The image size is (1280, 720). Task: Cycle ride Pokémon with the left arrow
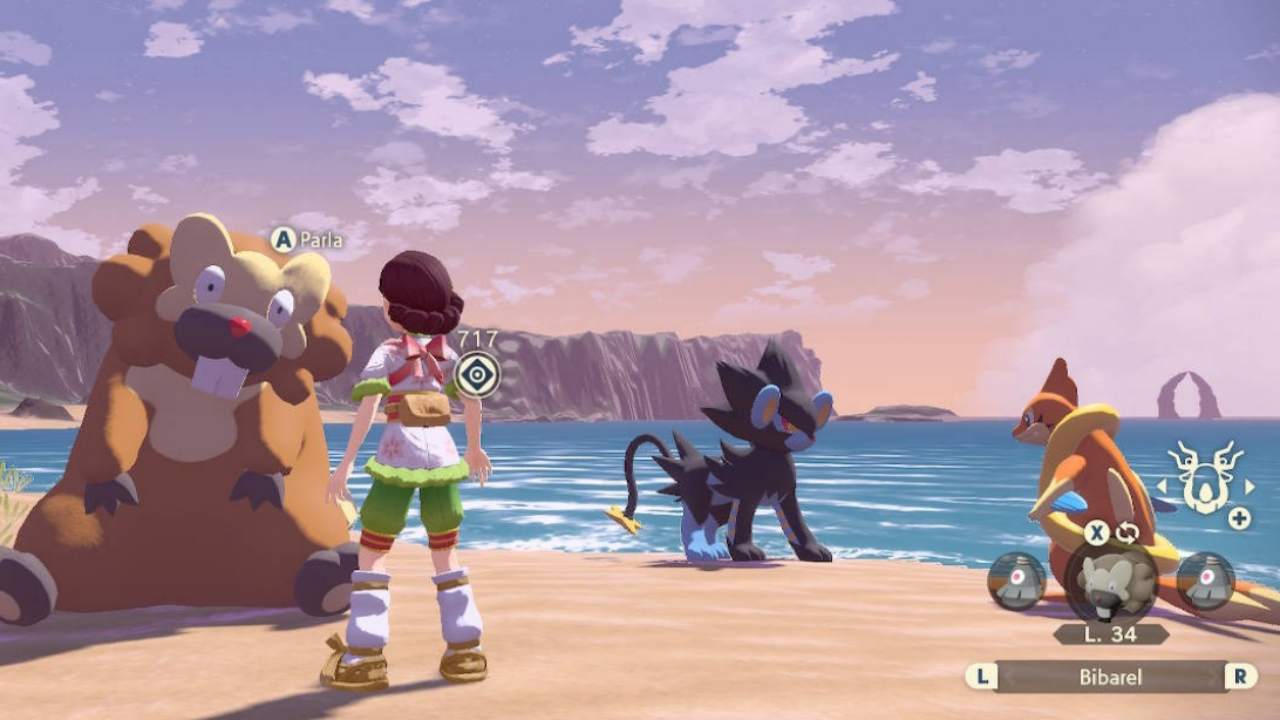click(1162, 487)
